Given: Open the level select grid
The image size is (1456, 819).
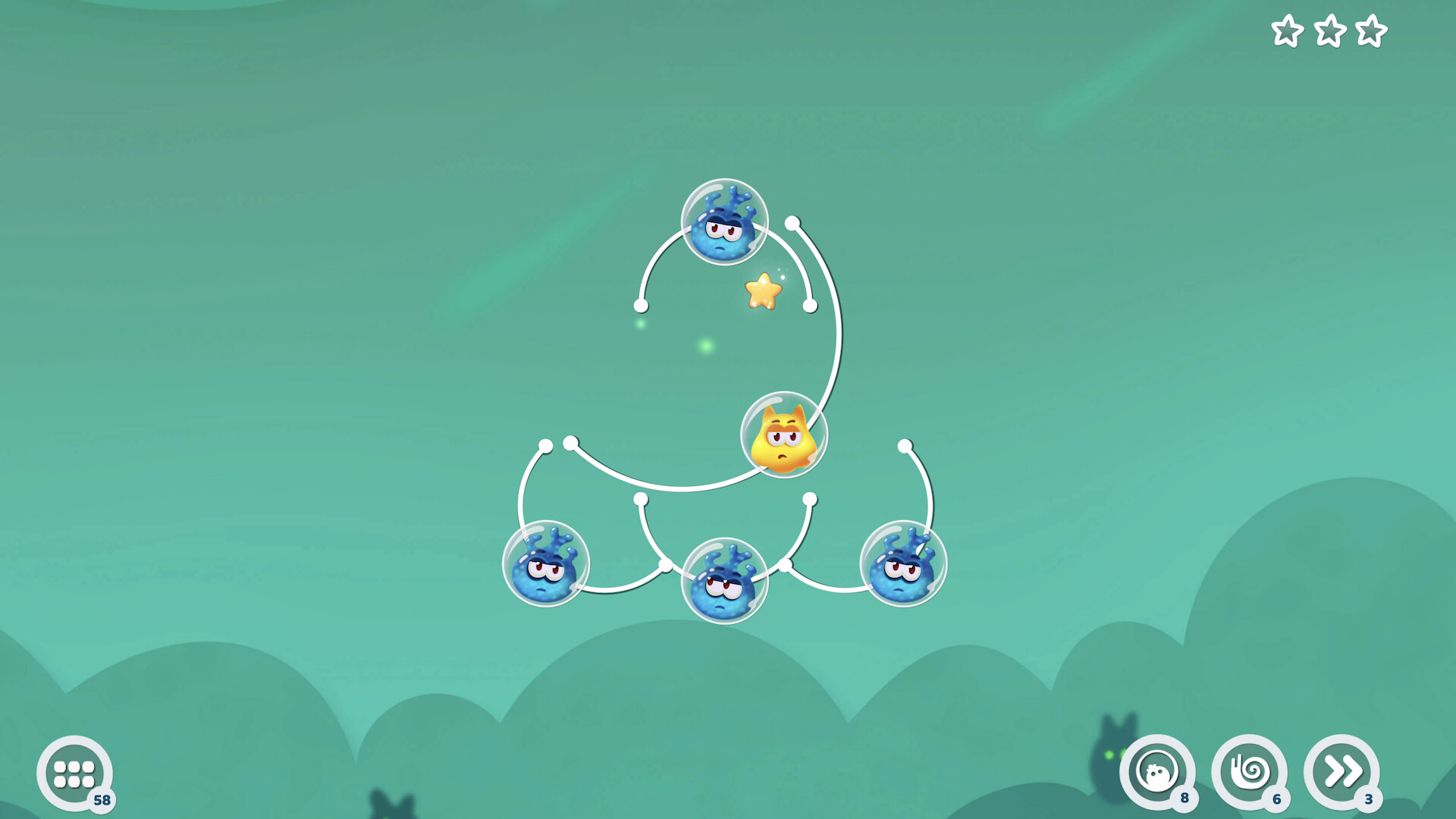Looking at the screenshot, I should [74, 773].
